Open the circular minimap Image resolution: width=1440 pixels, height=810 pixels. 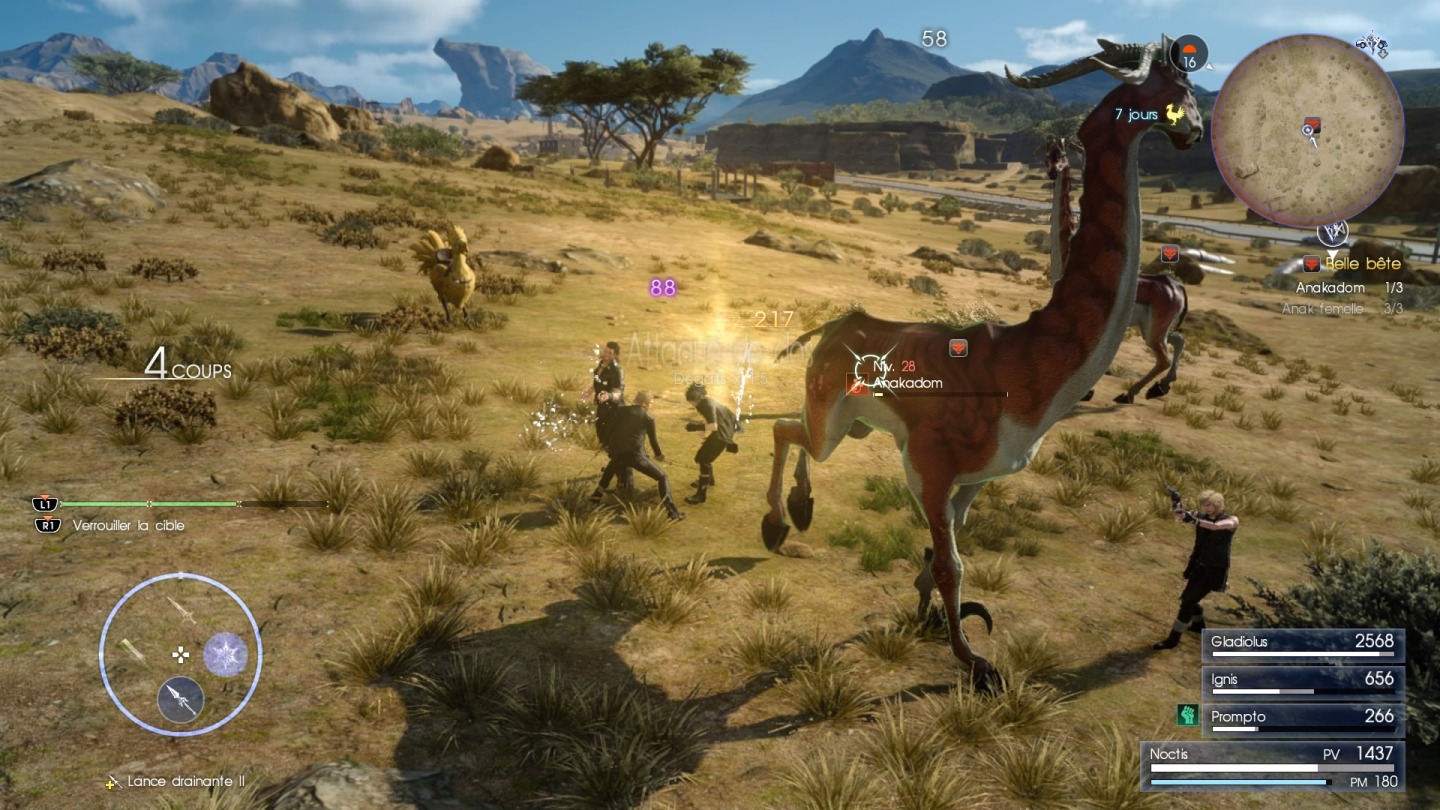(x=1307, y=130)
